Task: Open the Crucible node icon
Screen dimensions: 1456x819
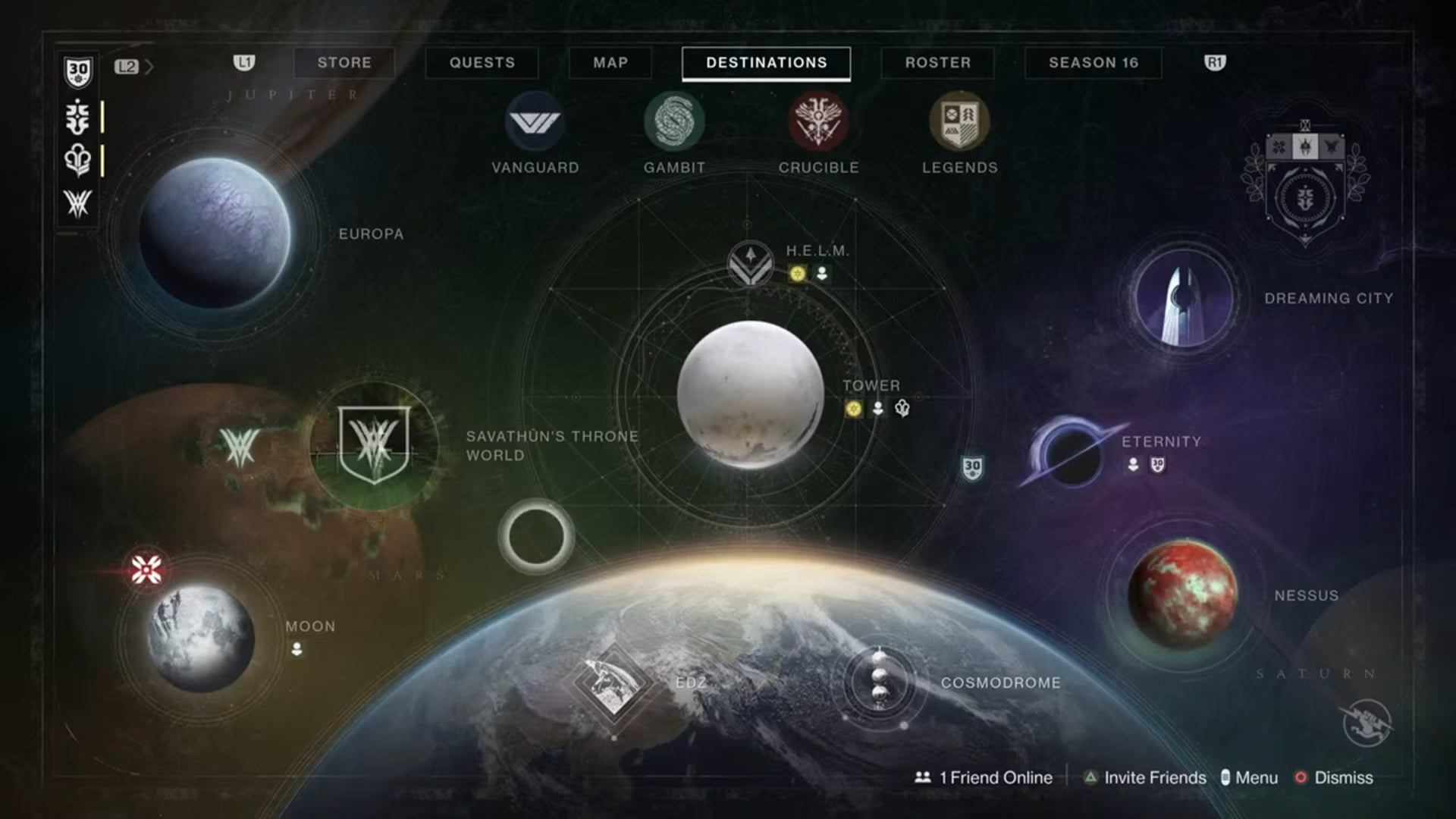Action: (x=819, y=121)
